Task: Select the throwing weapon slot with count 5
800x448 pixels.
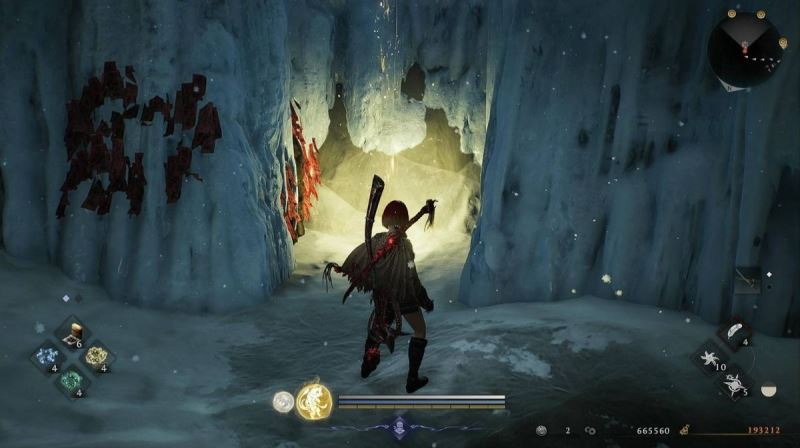Action: tap(734, 382)
